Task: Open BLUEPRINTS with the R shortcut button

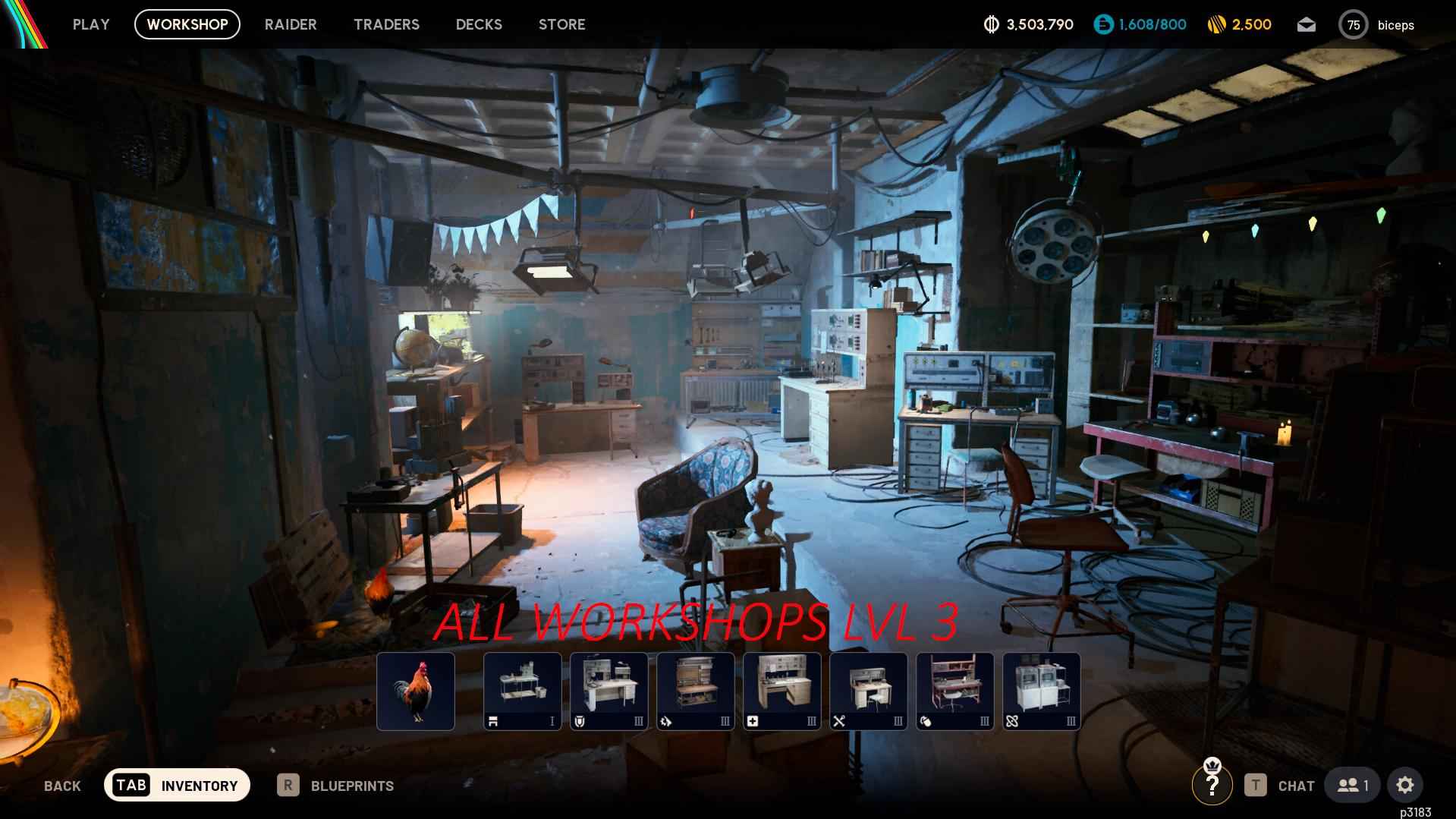Action: (336, 786)
